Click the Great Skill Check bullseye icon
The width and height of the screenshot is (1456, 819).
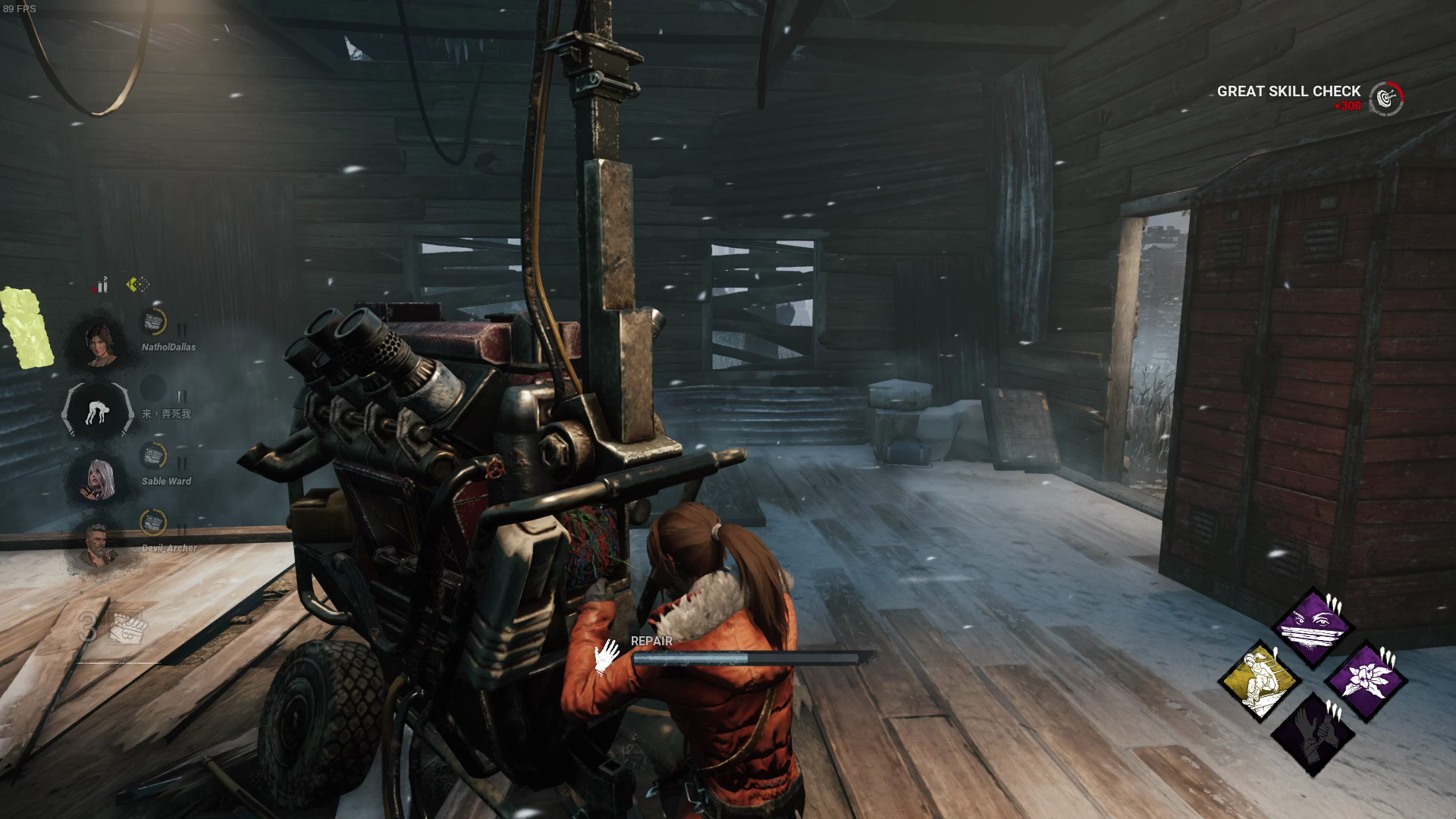(x=1387, y=99)
